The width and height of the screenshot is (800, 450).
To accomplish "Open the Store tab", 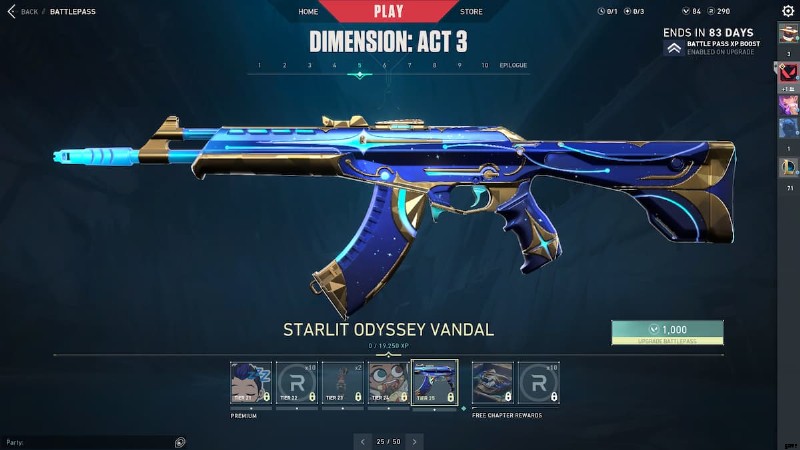I will pos(470,12).
